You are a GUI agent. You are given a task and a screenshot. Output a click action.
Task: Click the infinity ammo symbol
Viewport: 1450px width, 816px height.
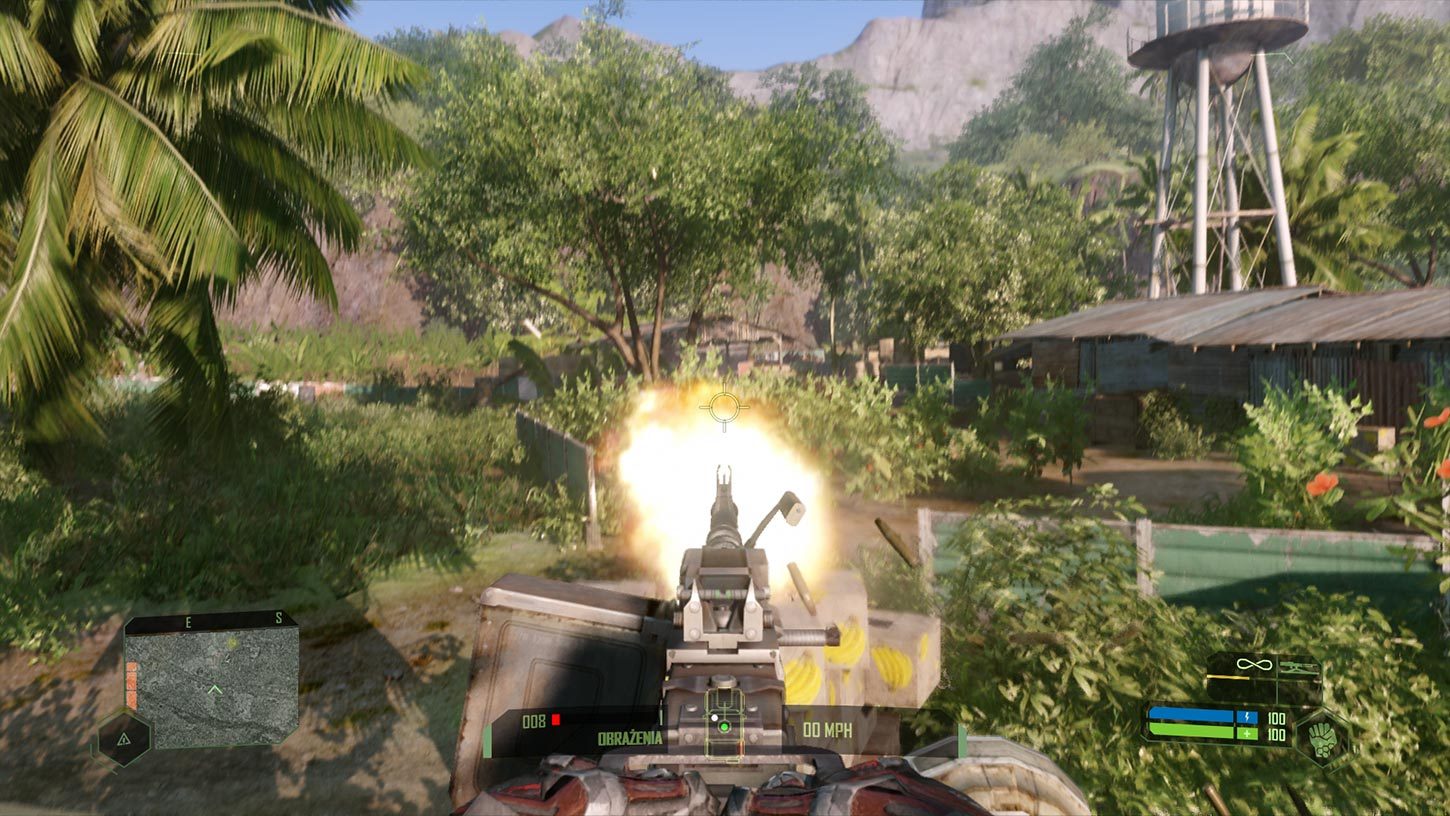1253,663
